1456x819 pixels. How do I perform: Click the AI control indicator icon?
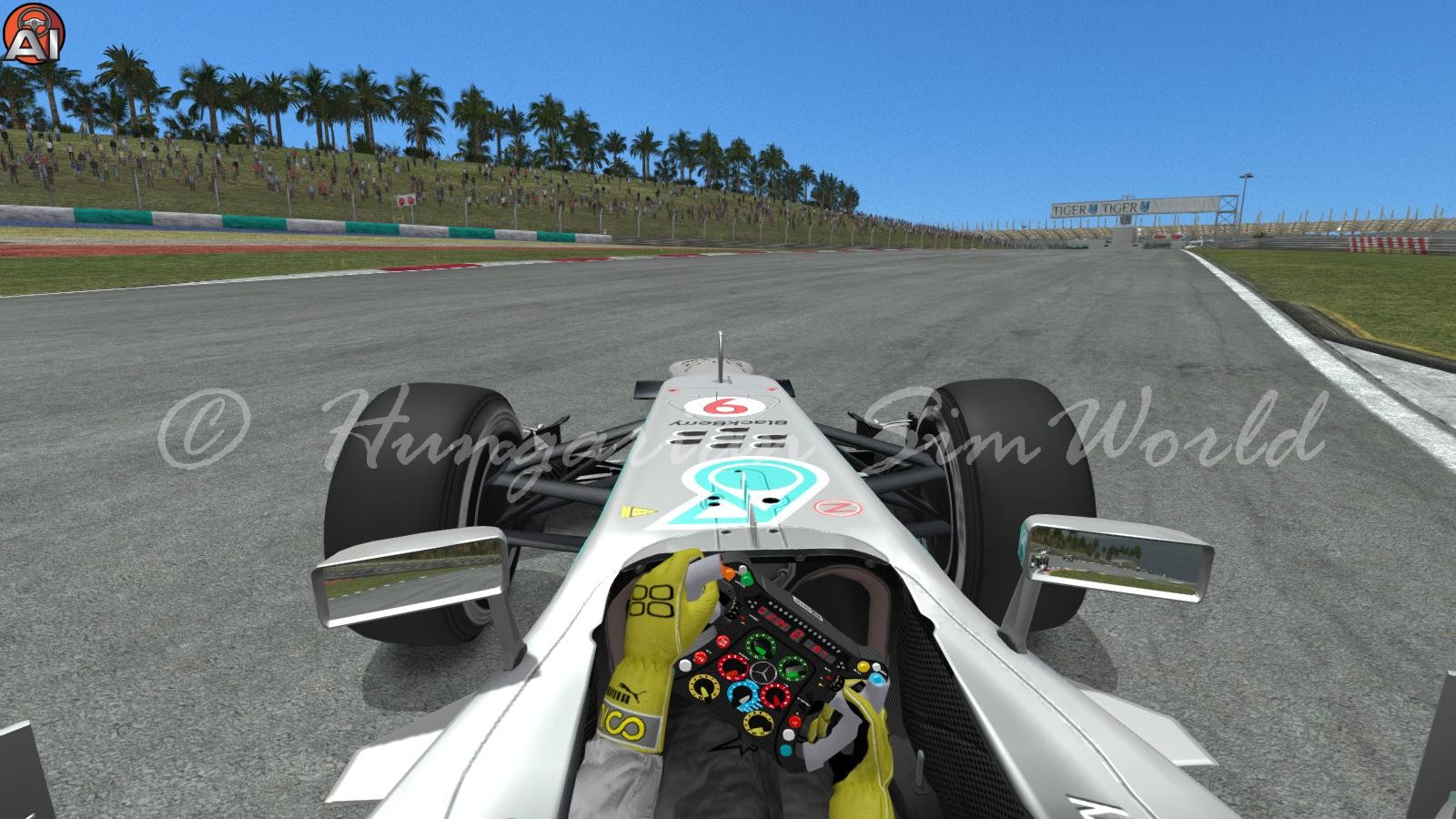click(x=31, y=32)
